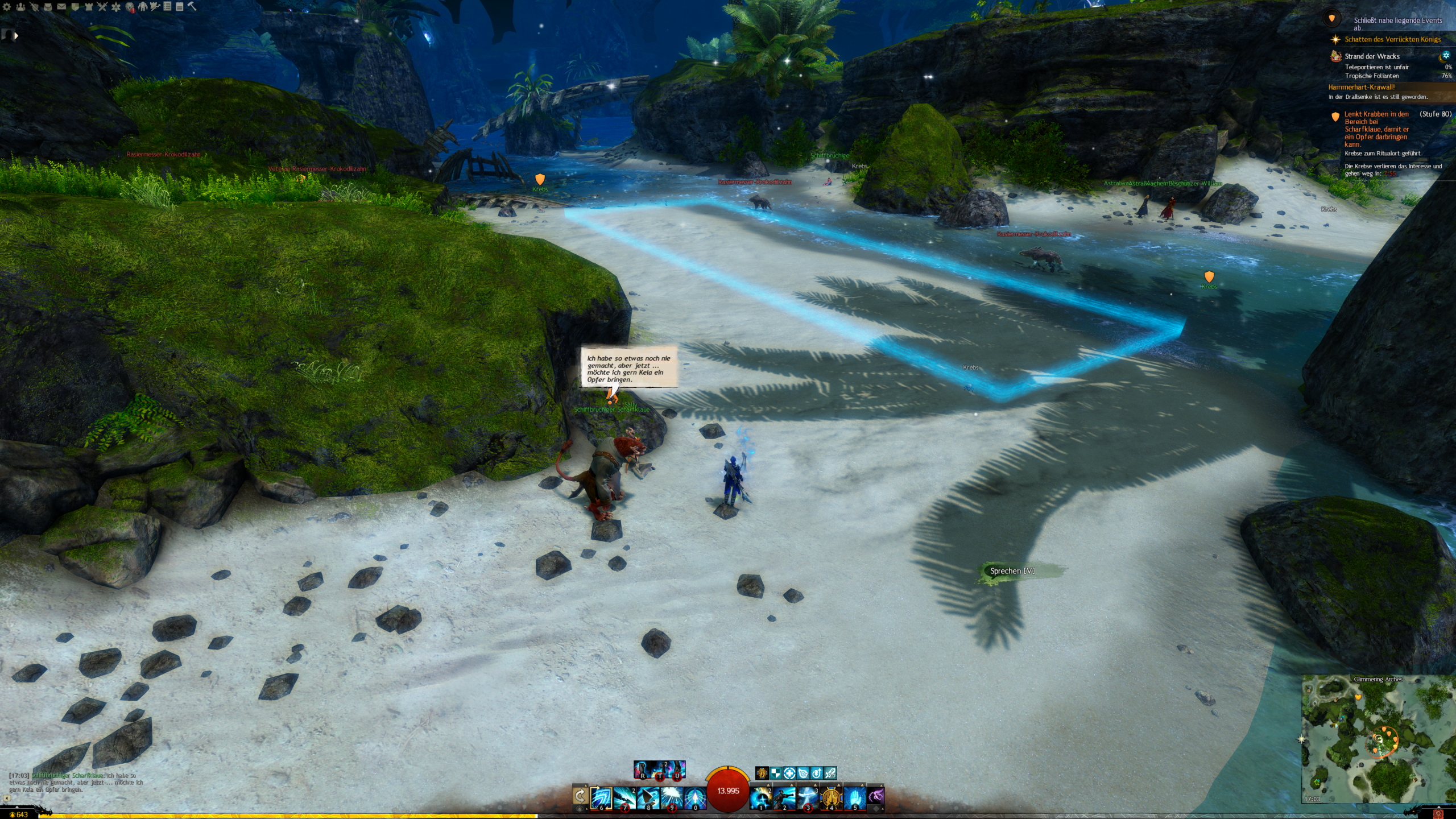
Task: Expand the party portrait arrow
Action: click(16, 36)
